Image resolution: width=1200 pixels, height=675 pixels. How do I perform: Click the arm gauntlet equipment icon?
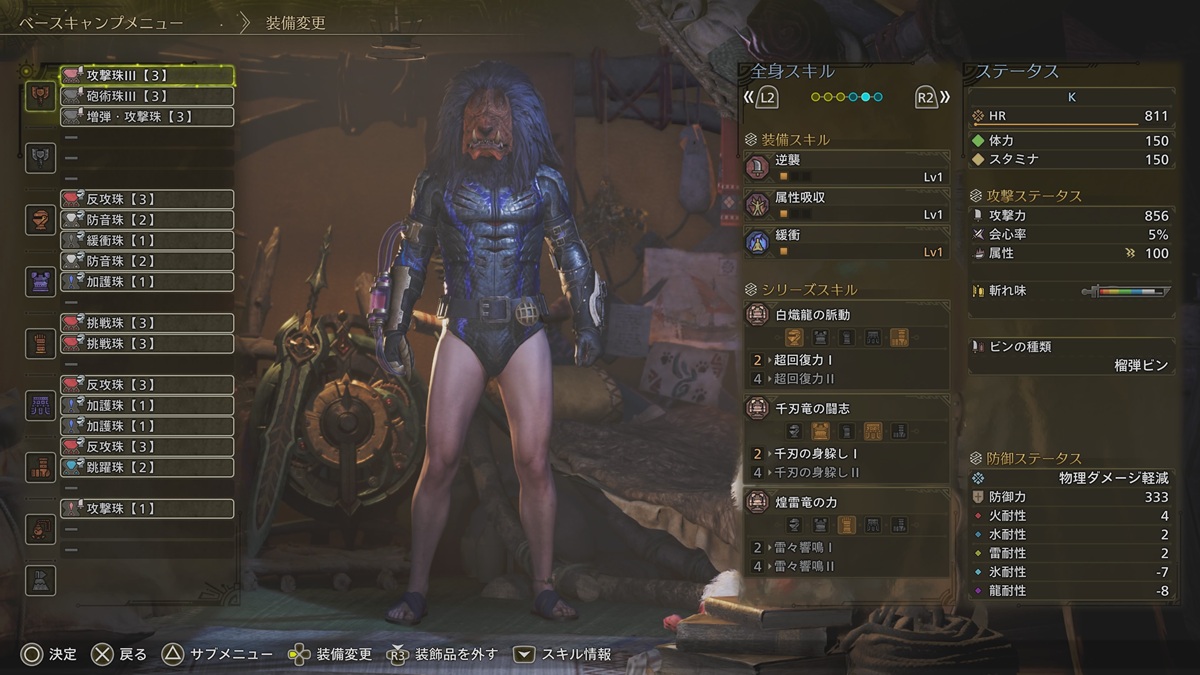coord(41,343)
